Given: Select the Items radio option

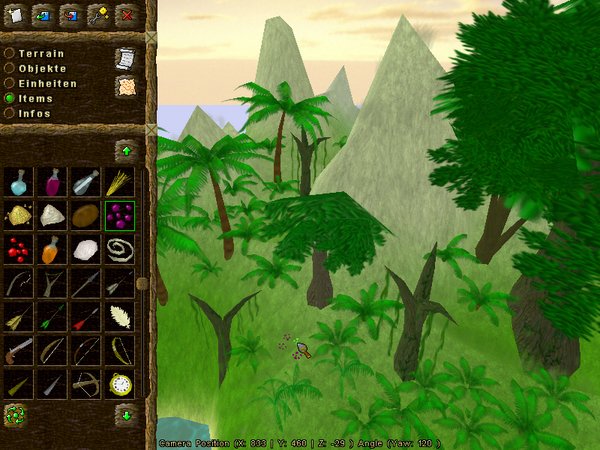Looking at the screenshot, I should 10,98.
